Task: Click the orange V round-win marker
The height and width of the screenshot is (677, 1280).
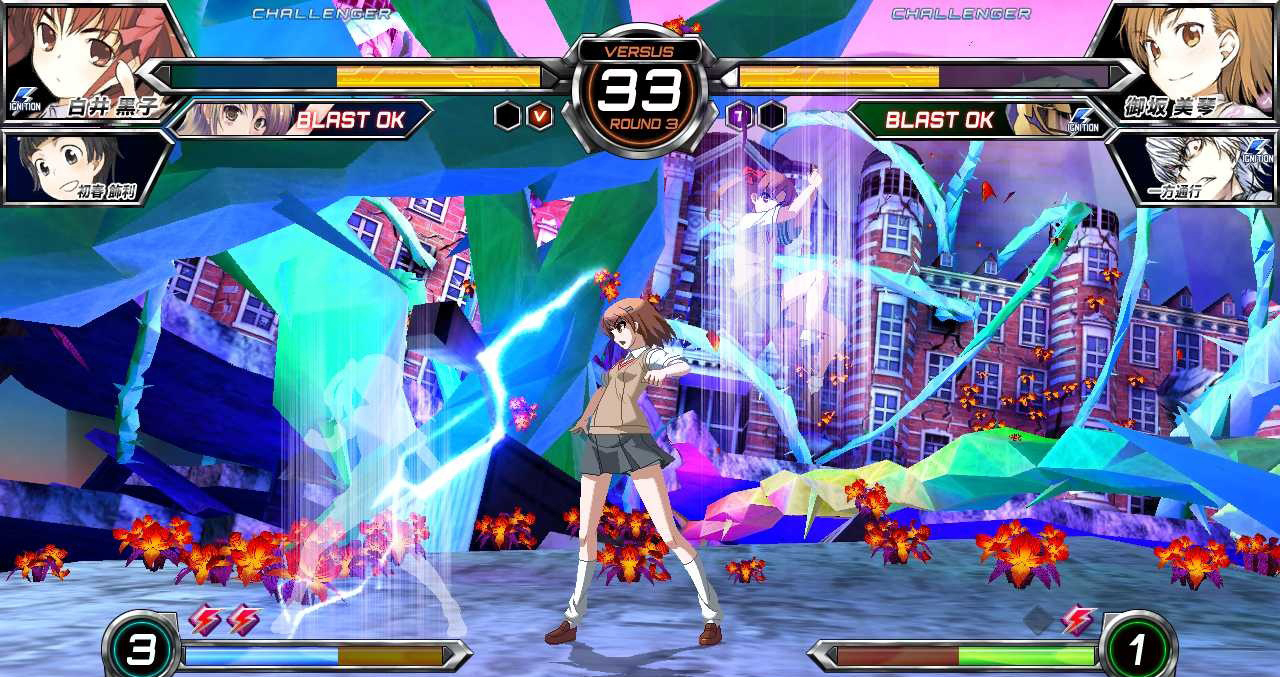Action: pyautogui.click(x=540, y=116)
